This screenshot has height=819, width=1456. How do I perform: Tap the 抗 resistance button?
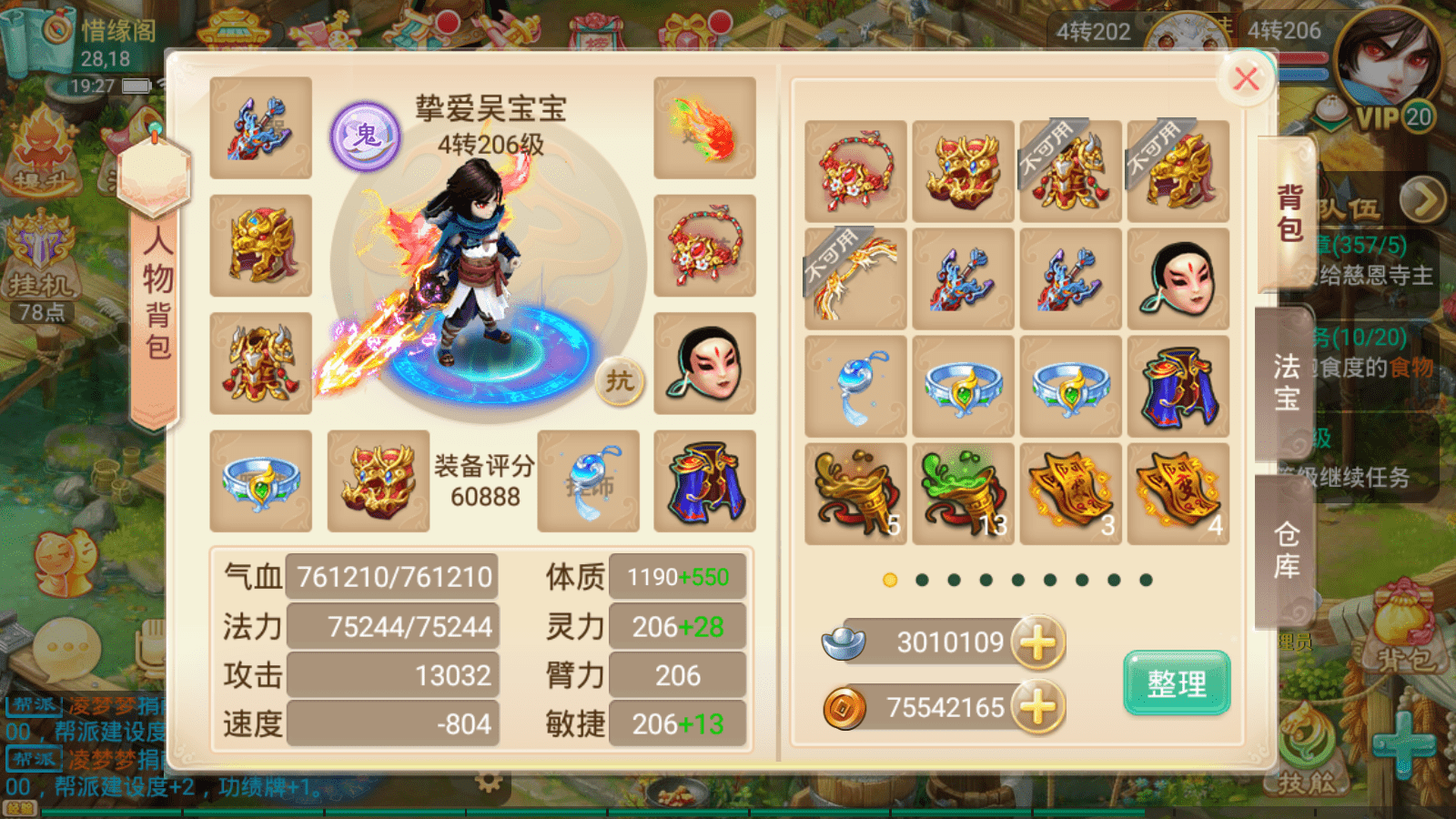click(620, 380)
